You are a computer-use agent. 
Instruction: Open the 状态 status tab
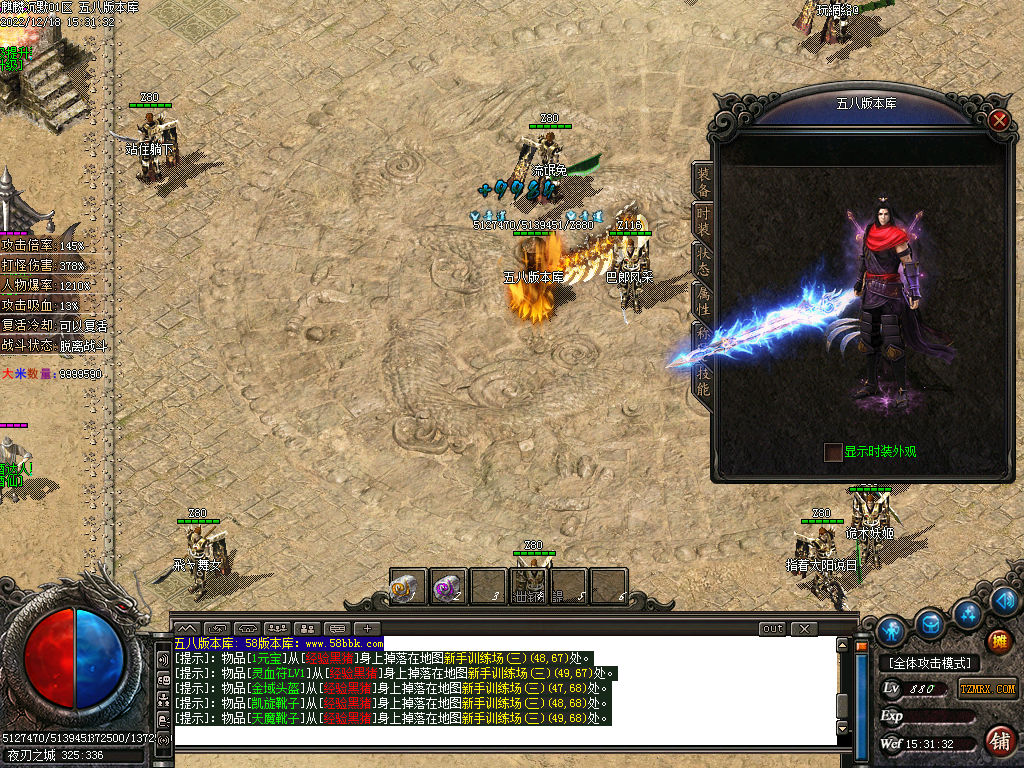coord(703,257)
